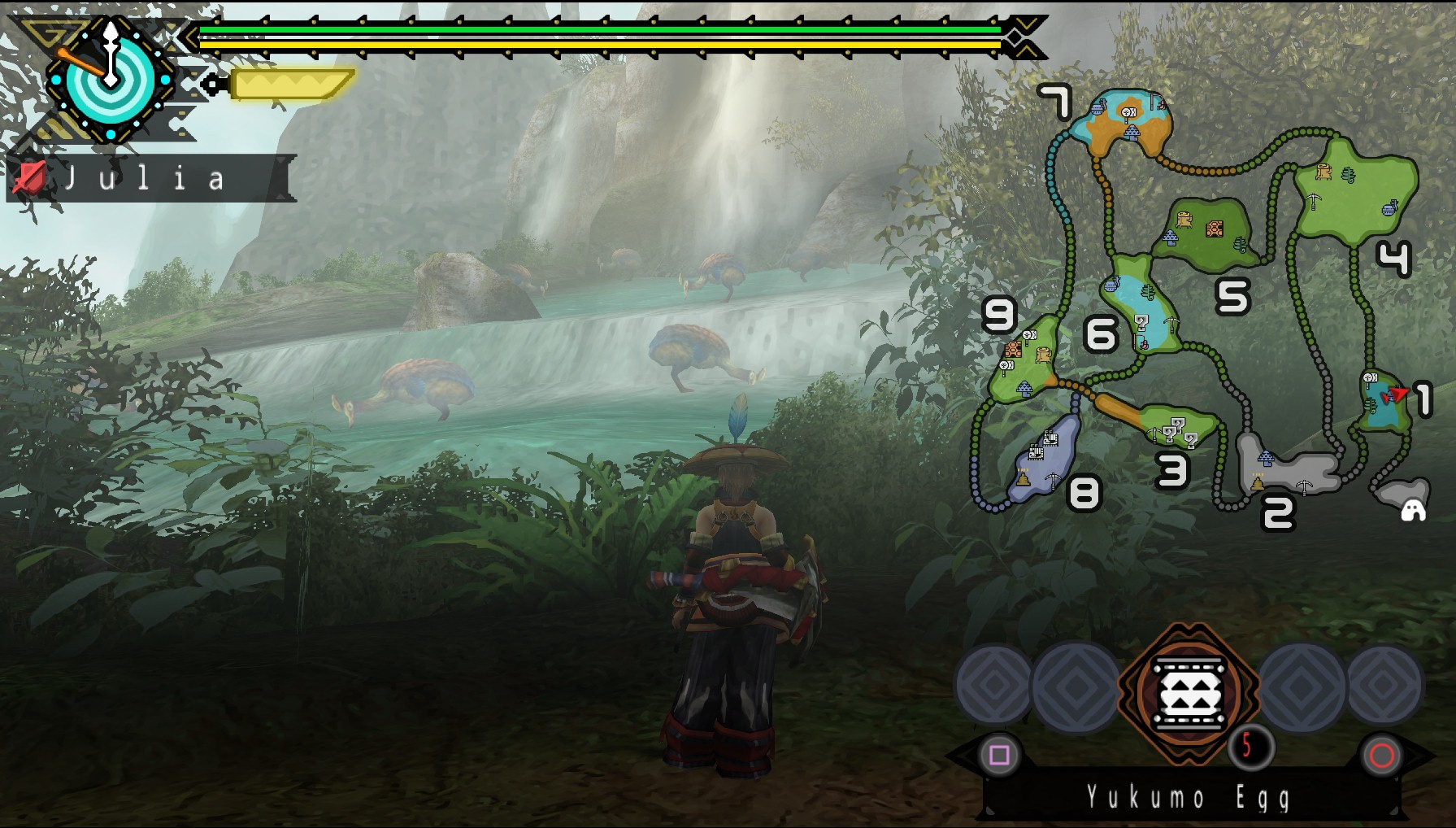Select purple area 8 on the map
This screenshot has width=1456, height=828.
click(x=1044, y=460)
